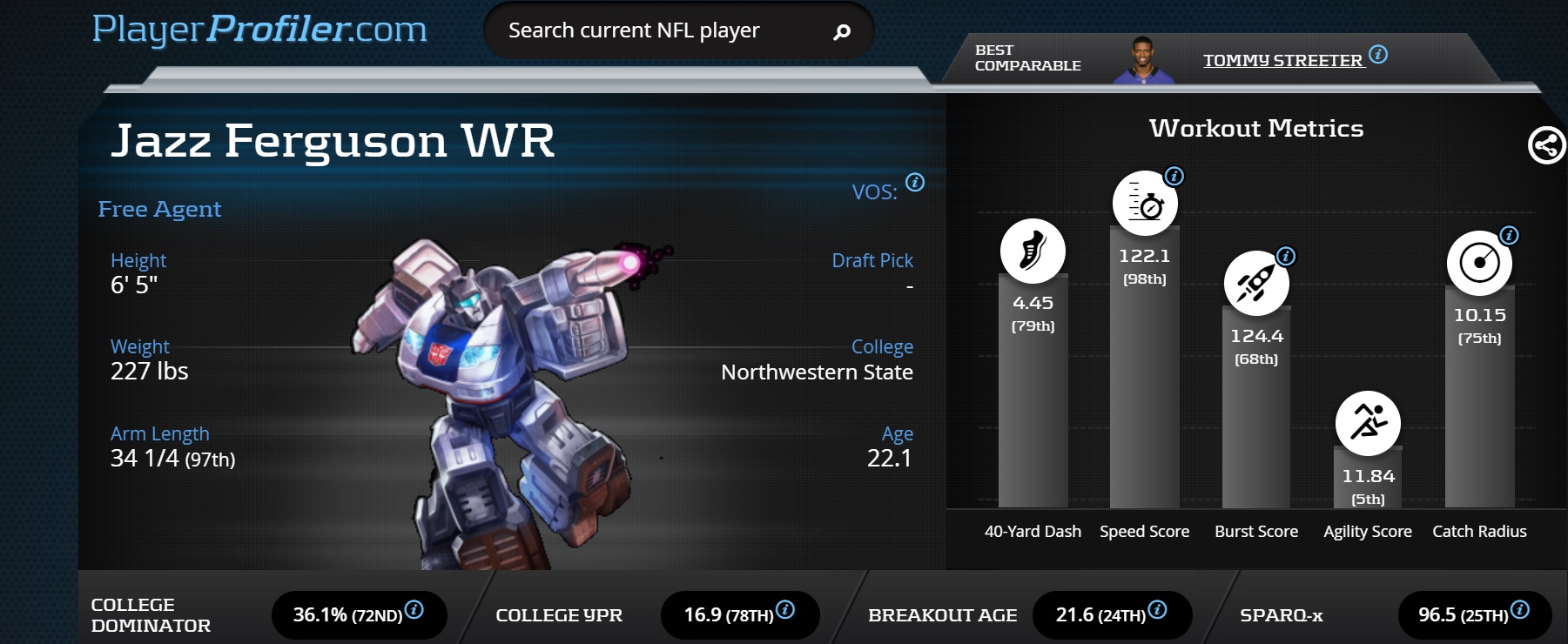Submit search with the magnifying glass icon
Image resolution: width=1568 pixels, height=644 pixels.
click(x=841, y=32)
